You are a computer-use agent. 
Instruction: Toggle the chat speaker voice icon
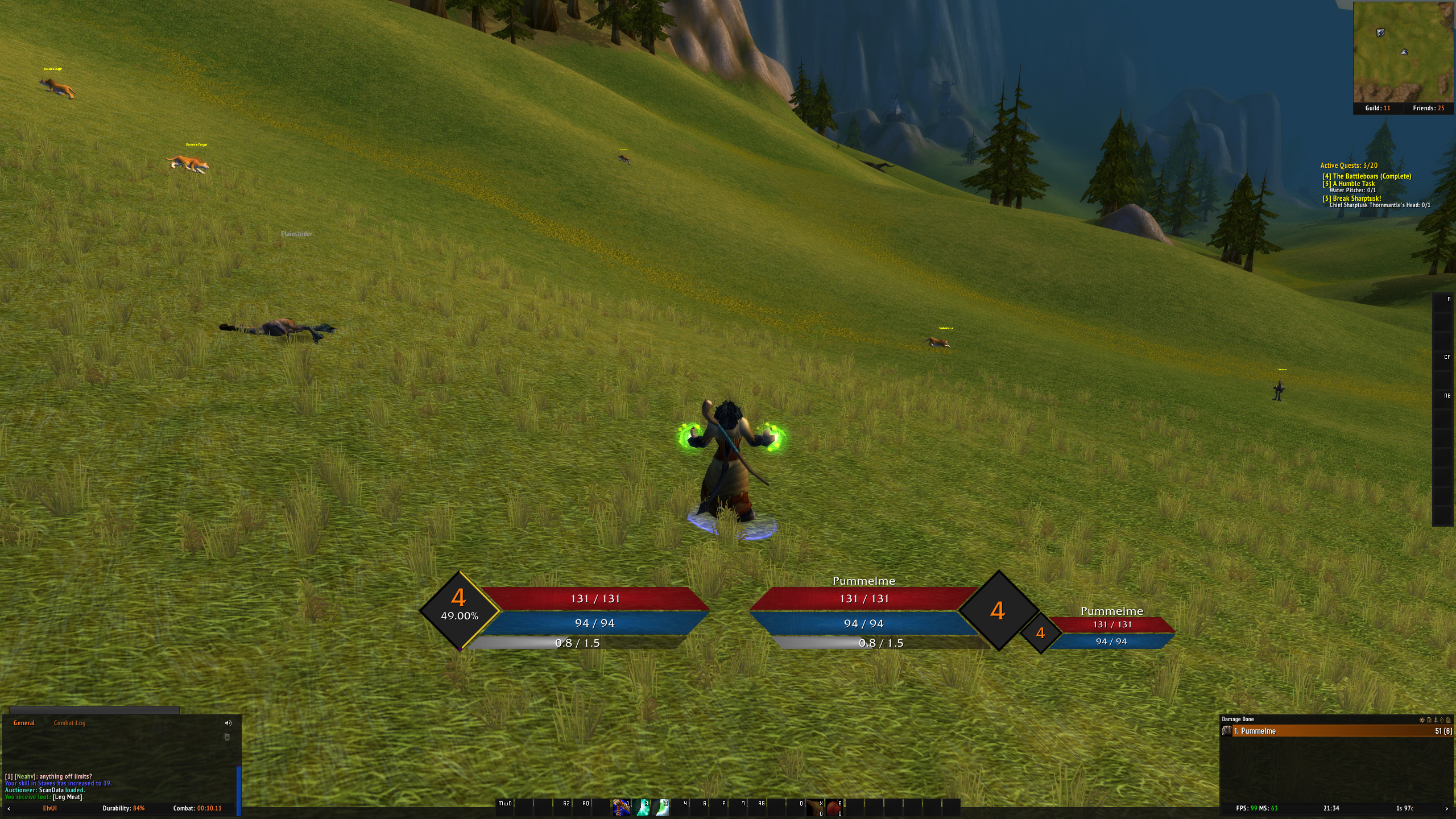pyautogui.click(x=228, y=723)
